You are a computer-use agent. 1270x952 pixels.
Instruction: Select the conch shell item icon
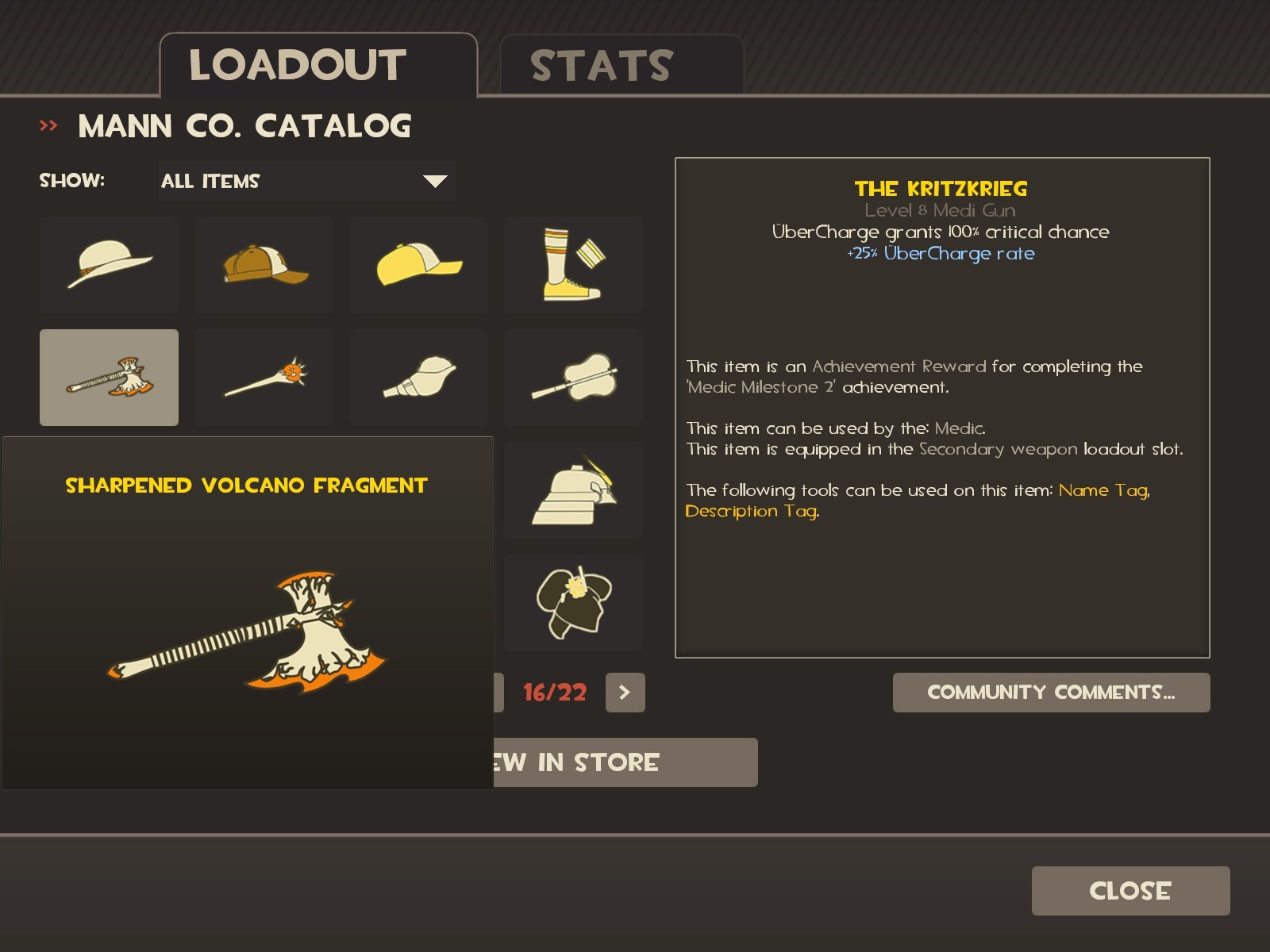click(x=418, y=377)
